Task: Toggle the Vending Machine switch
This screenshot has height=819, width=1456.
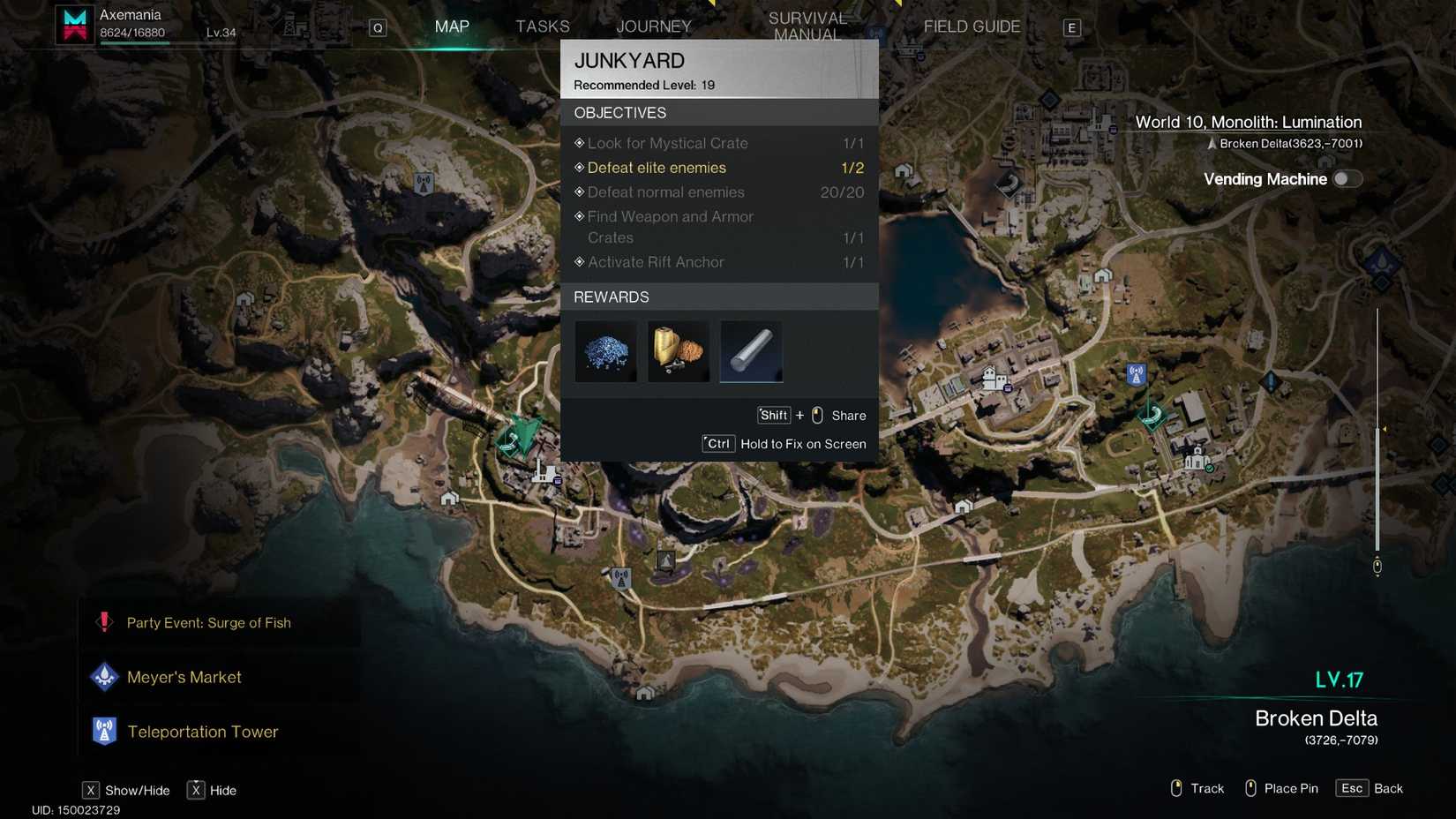Action: (x=1347, y=178)
